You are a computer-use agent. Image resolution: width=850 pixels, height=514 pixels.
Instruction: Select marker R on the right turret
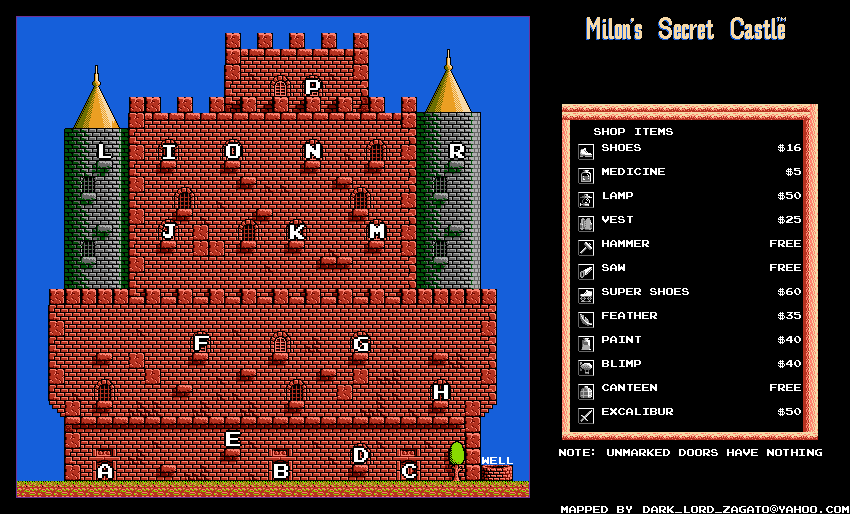(x=457, y=152)
